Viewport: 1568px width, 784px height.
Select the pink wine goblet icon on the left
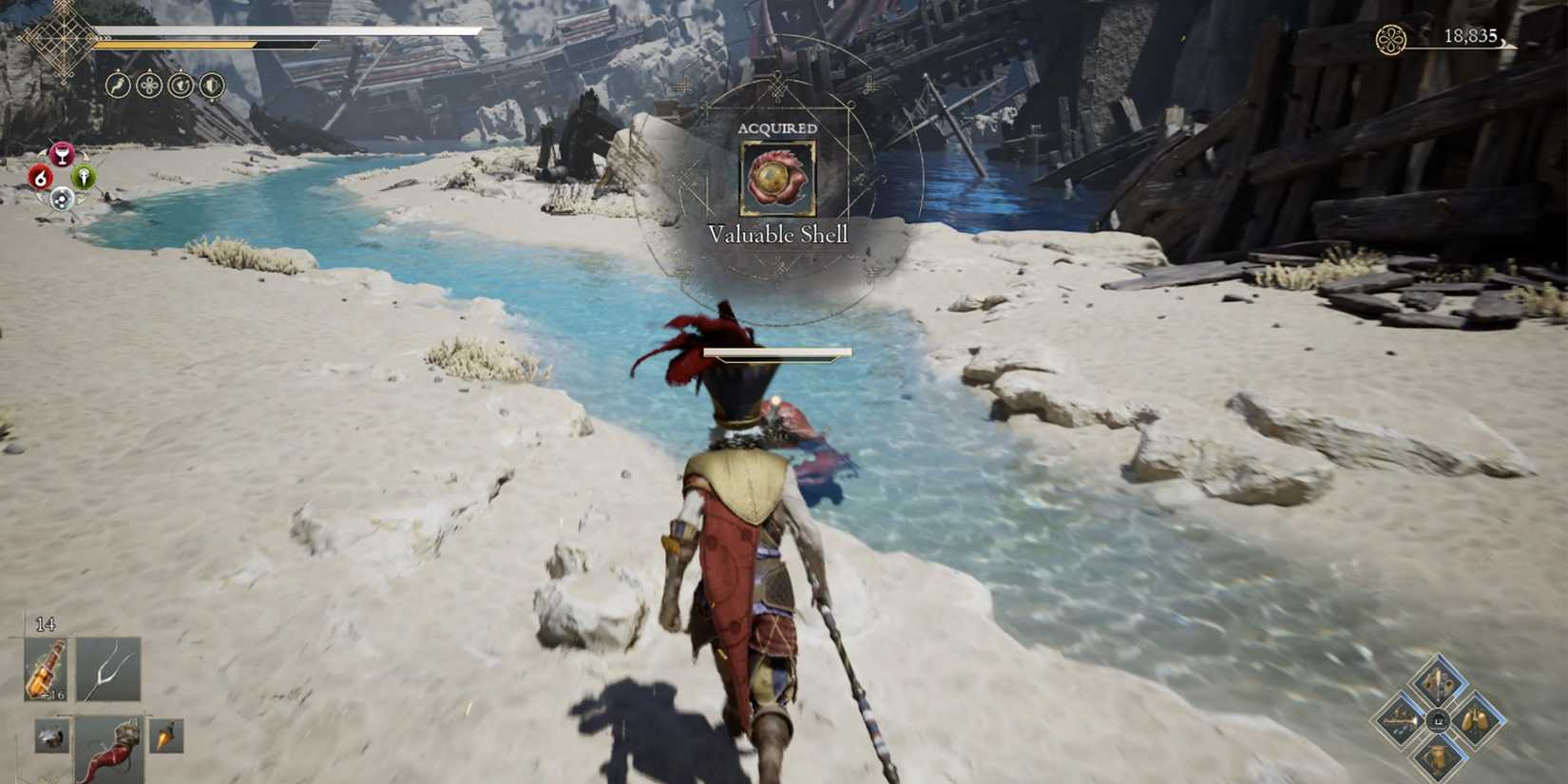62,154
